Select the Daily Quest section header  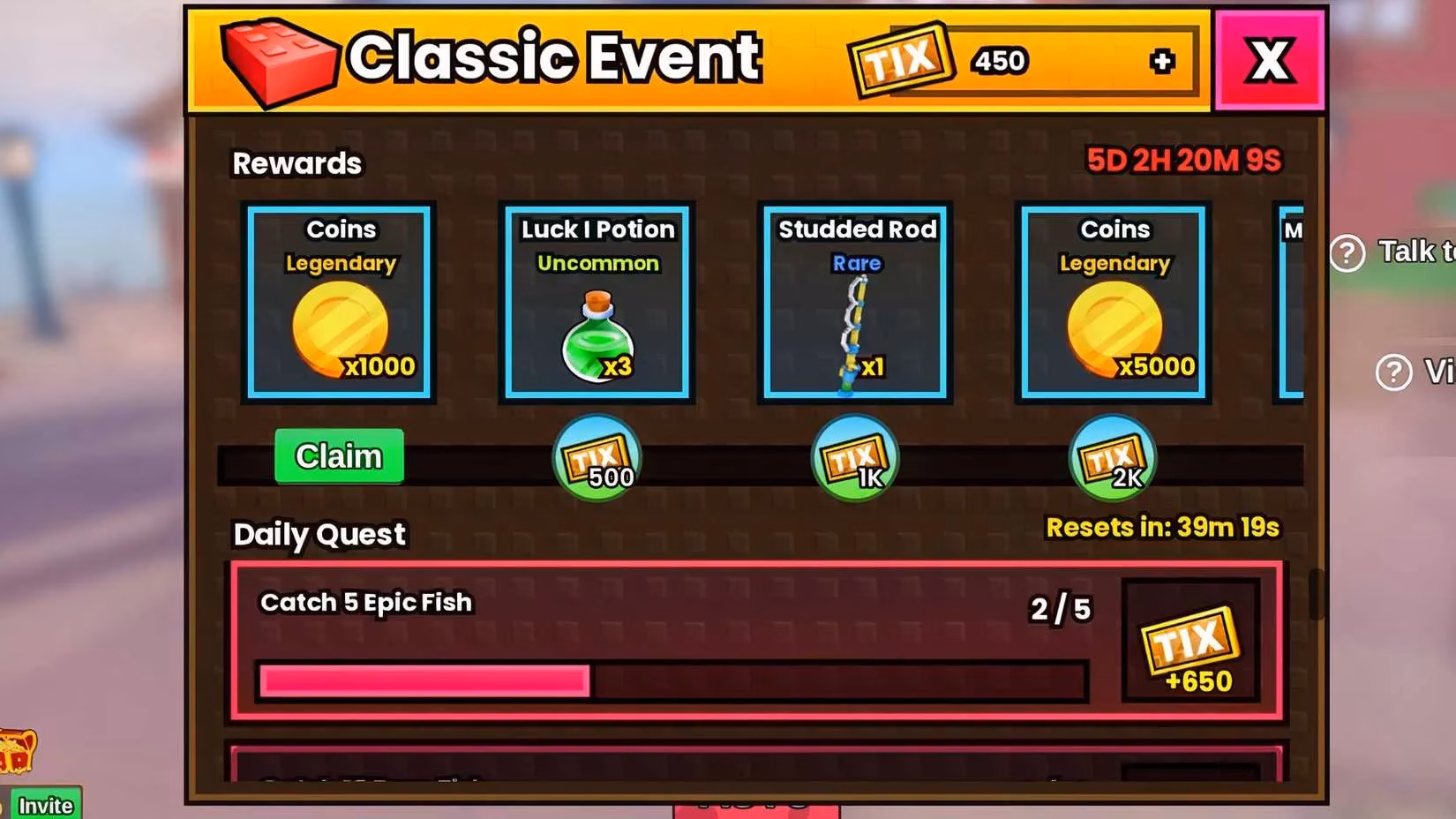point(319,533)
